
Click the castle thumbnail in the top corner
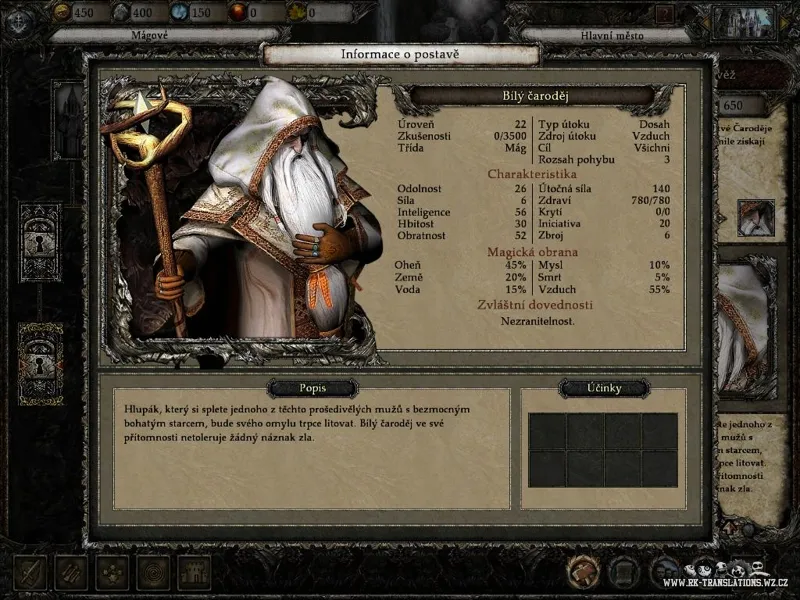pos(746,23)
